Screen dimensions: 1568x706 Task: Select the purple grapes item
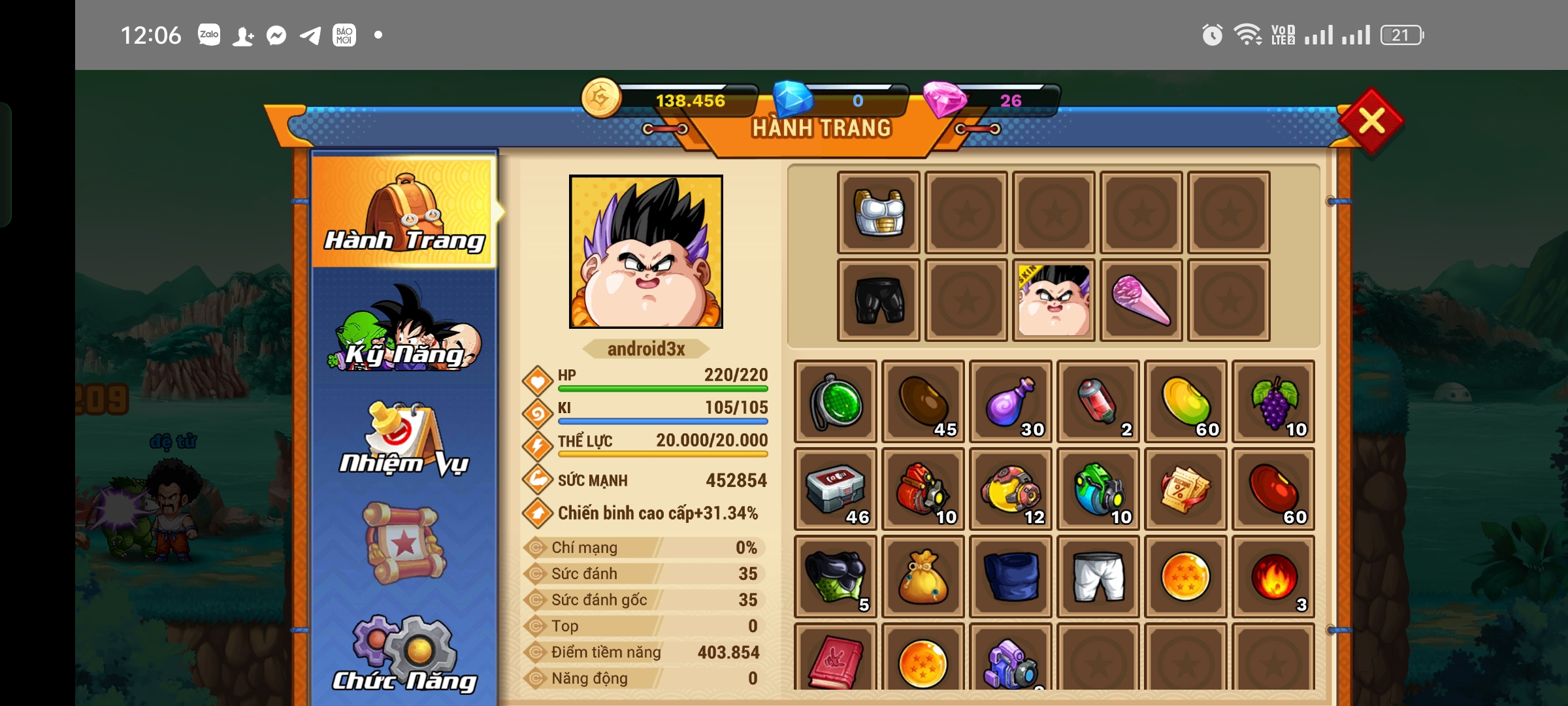(1273, 401)
